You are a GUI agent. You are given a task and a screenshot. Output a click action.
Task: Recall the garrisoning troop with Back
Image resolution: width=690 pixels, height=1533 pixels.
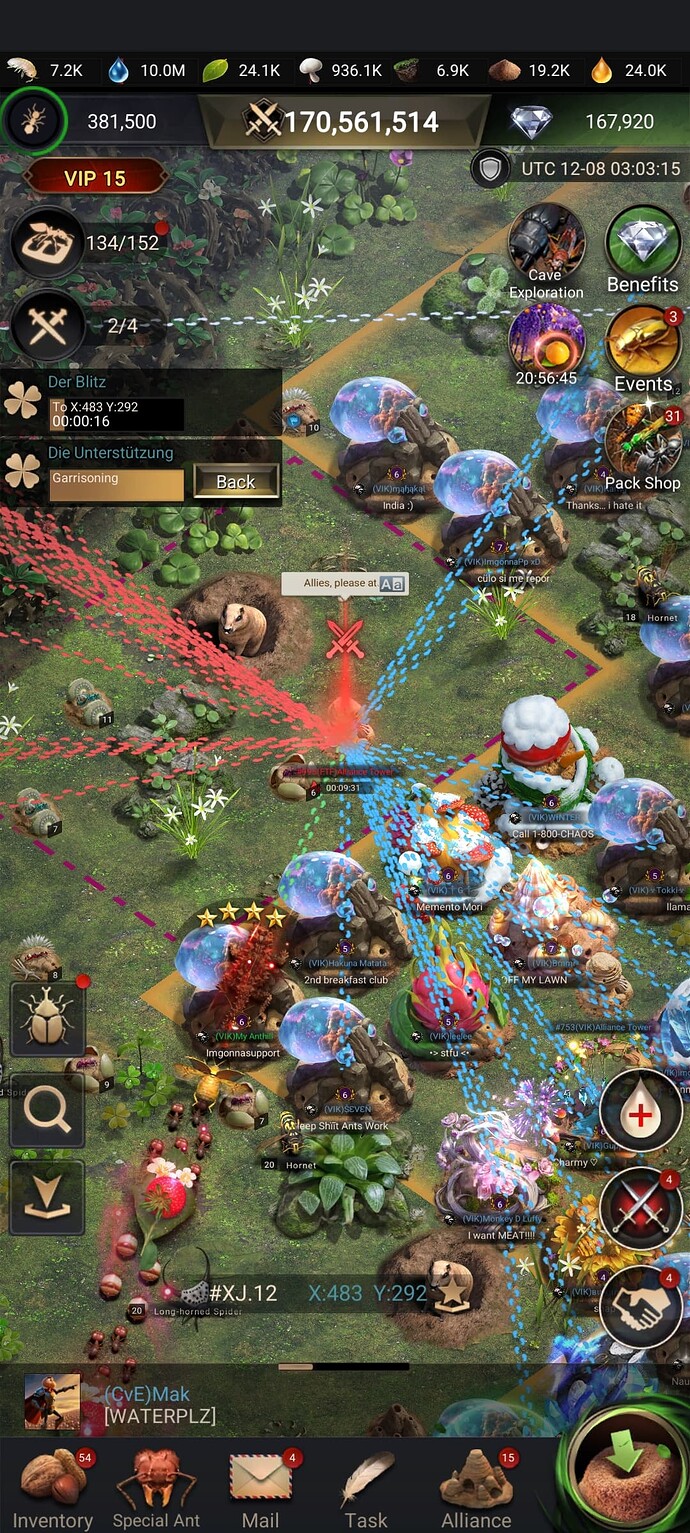[x=235, y=481]
